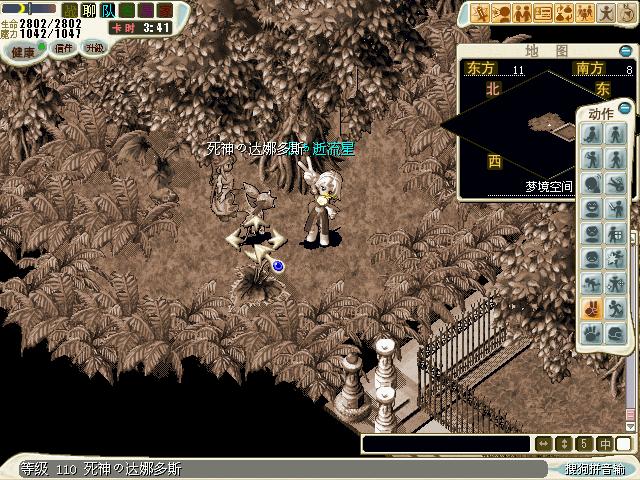Image resolution: width=640 pixels, height=480 pixels.
Task: Click the 中 chat language button
Action: (606, 443)
